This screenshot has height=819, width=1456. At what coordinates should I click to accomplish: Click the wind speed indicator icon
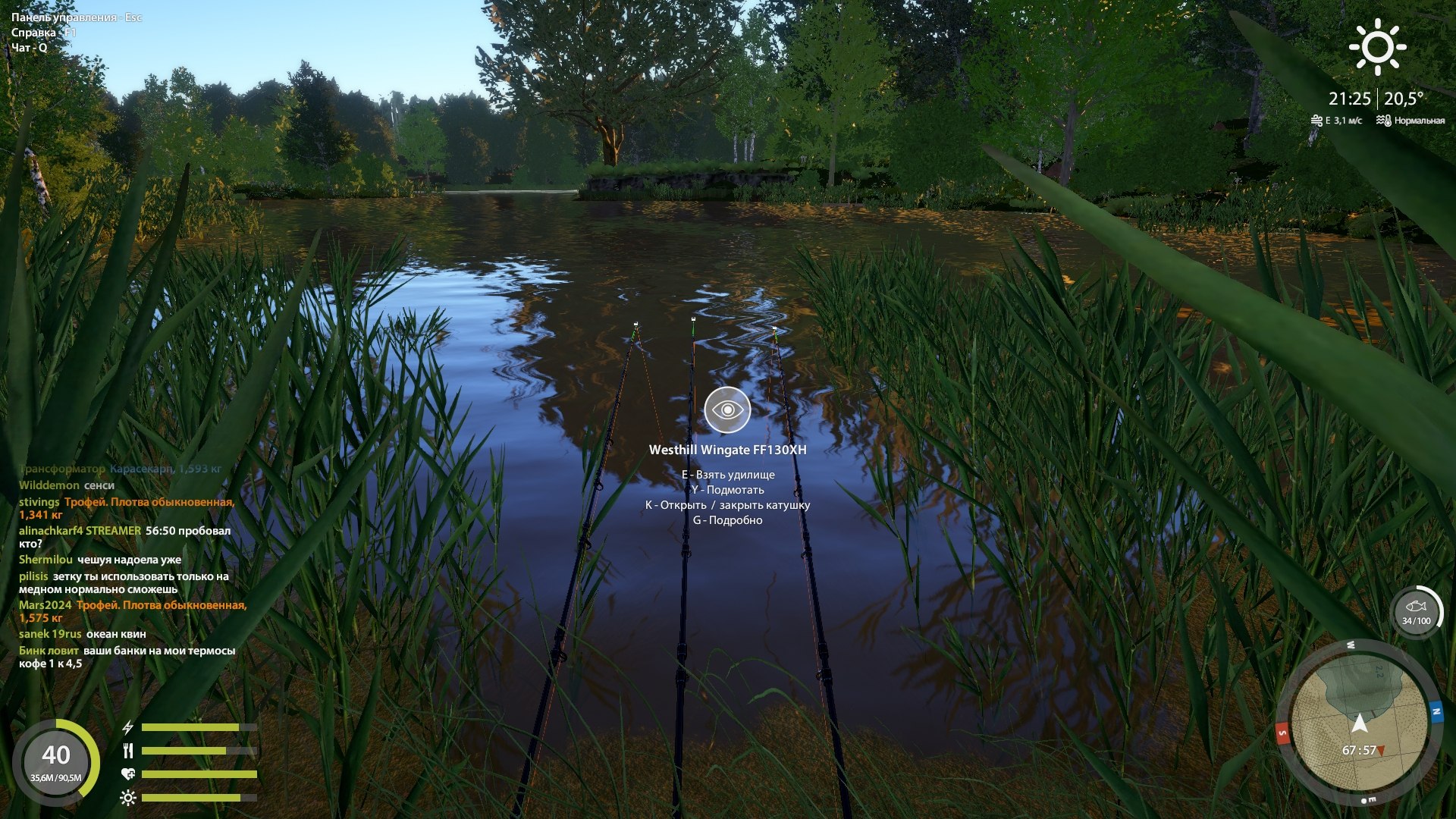(x=1316, y=118)
